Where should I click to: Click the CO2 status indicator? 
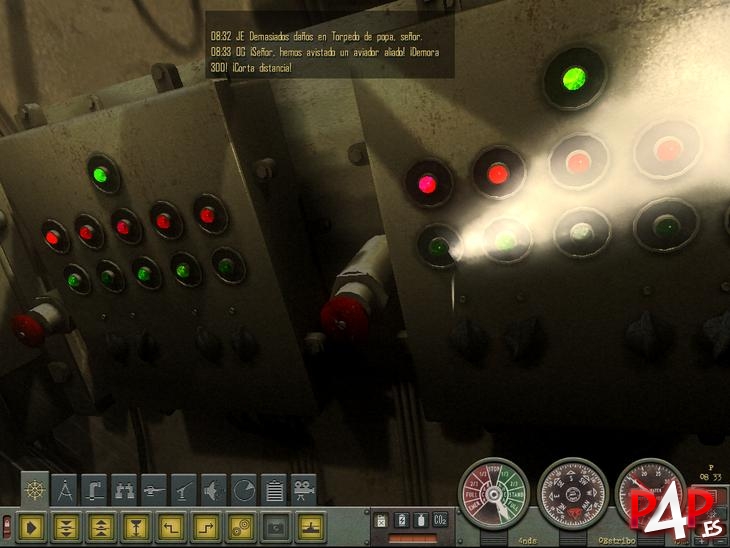438,520
